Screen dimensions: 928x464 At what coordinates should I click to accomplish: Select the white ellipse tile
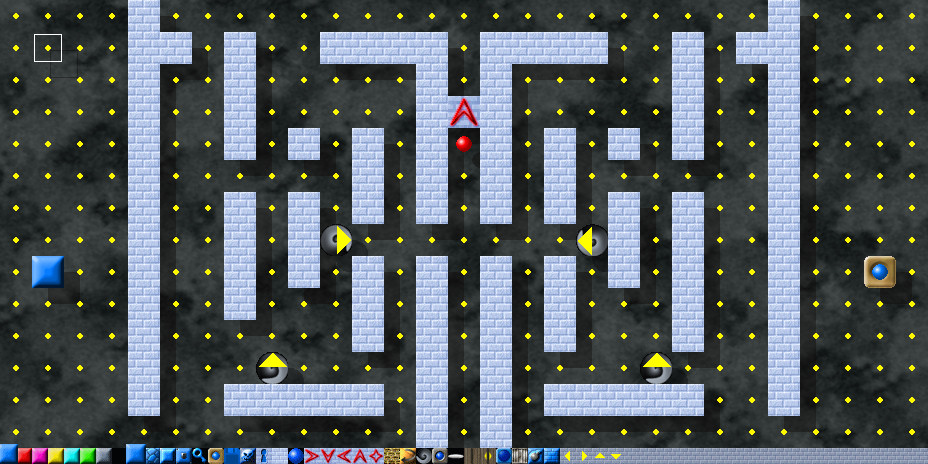(455, 456)
